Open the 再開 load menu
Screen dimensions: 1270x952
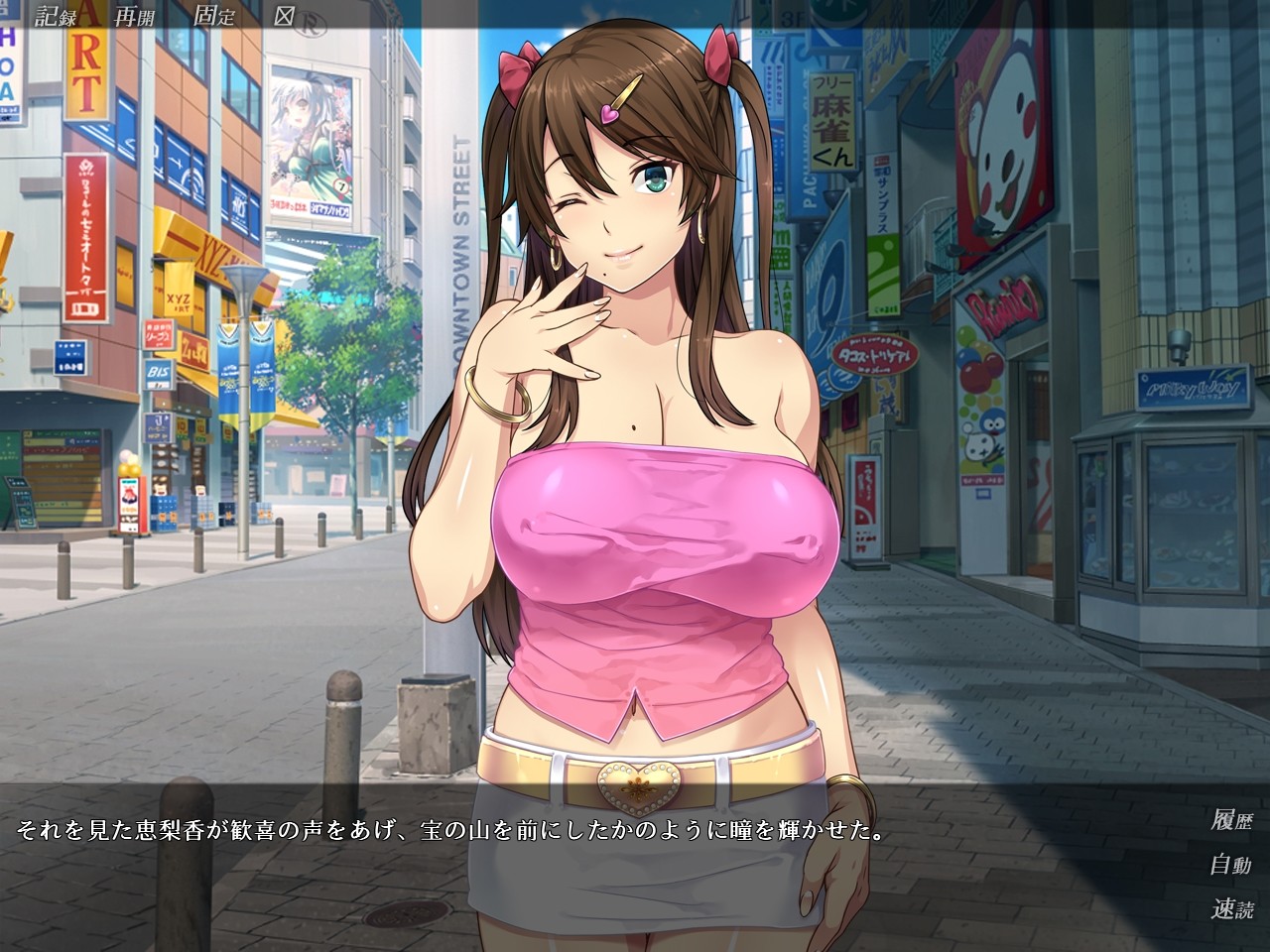click(134, 16)
